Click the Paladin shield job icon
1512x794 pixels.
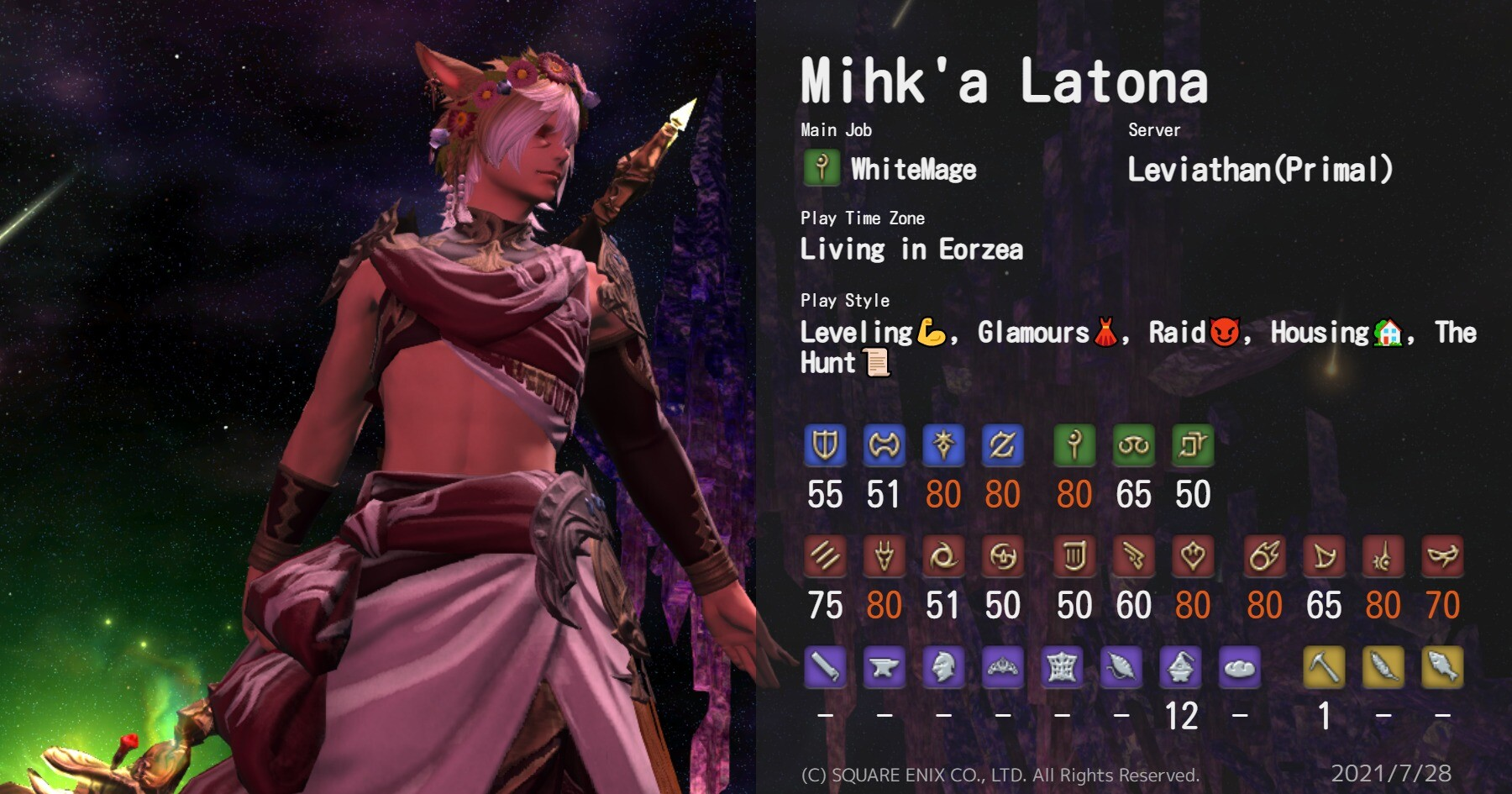pos(825,444)
